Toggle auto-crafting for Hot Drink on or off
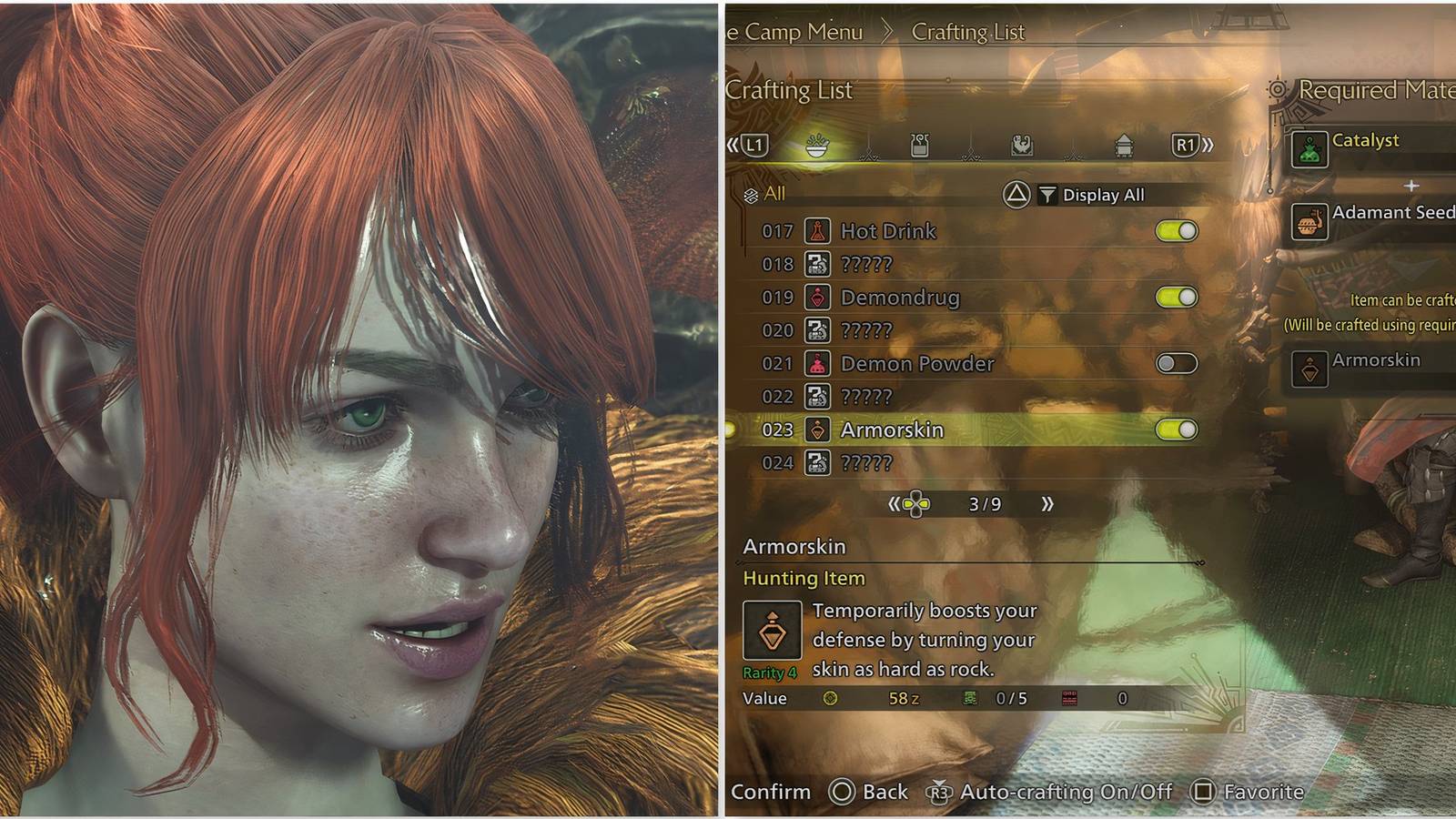 pyautogui.click(x=1177, y=230)
